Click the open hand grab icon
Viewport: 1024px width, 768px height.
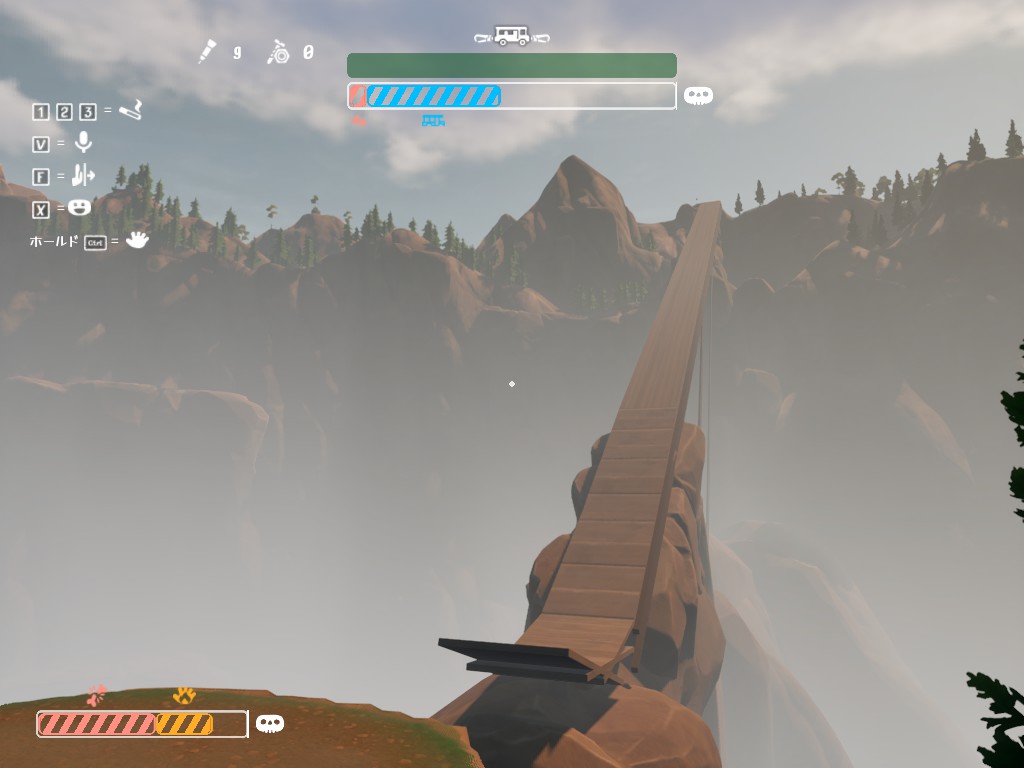tap(137, 240)
